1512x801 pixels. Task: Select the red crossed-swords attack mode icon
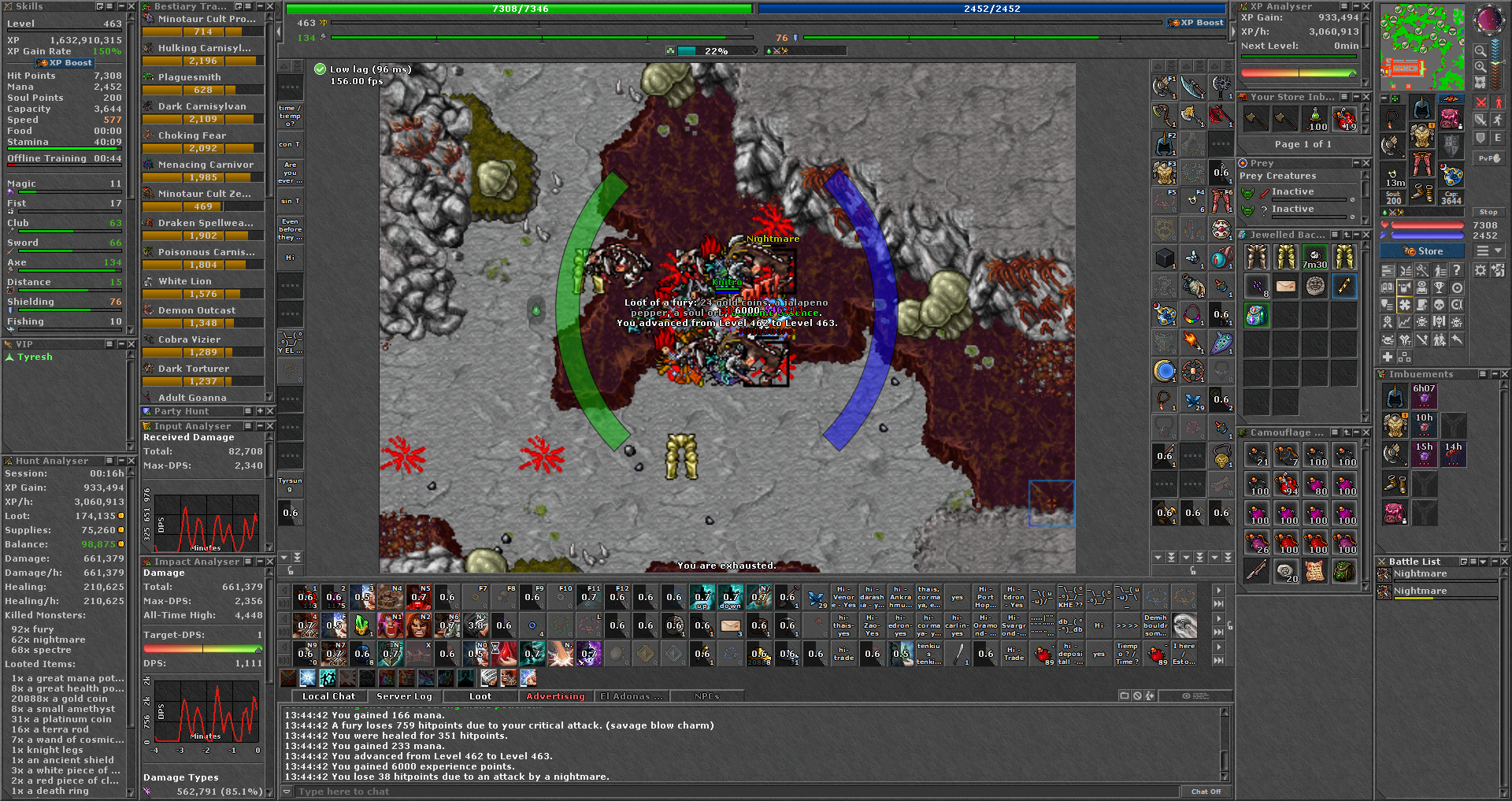(1481, 102)
